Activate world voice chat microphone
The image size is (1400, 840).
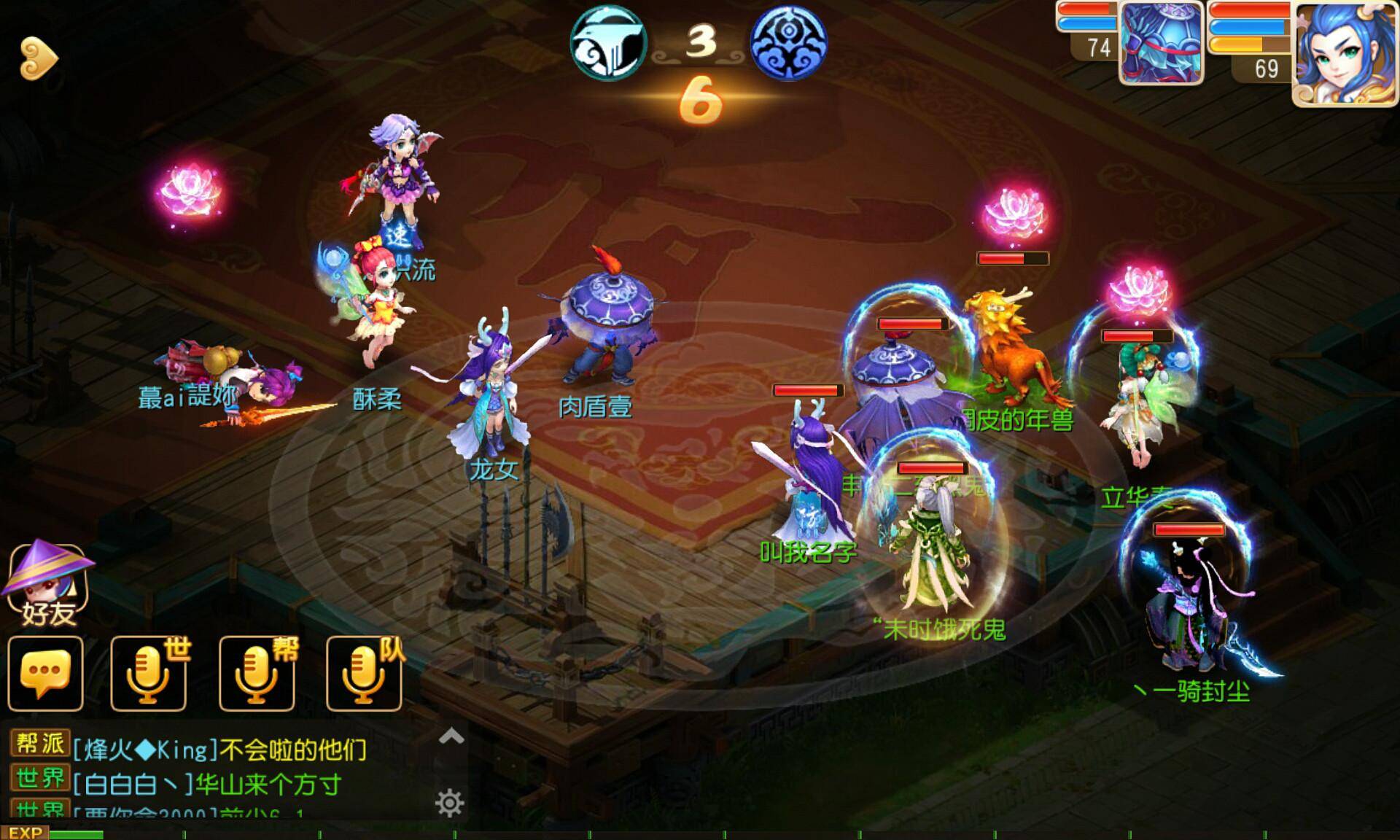pyautogui.click(x=149, y=673)
